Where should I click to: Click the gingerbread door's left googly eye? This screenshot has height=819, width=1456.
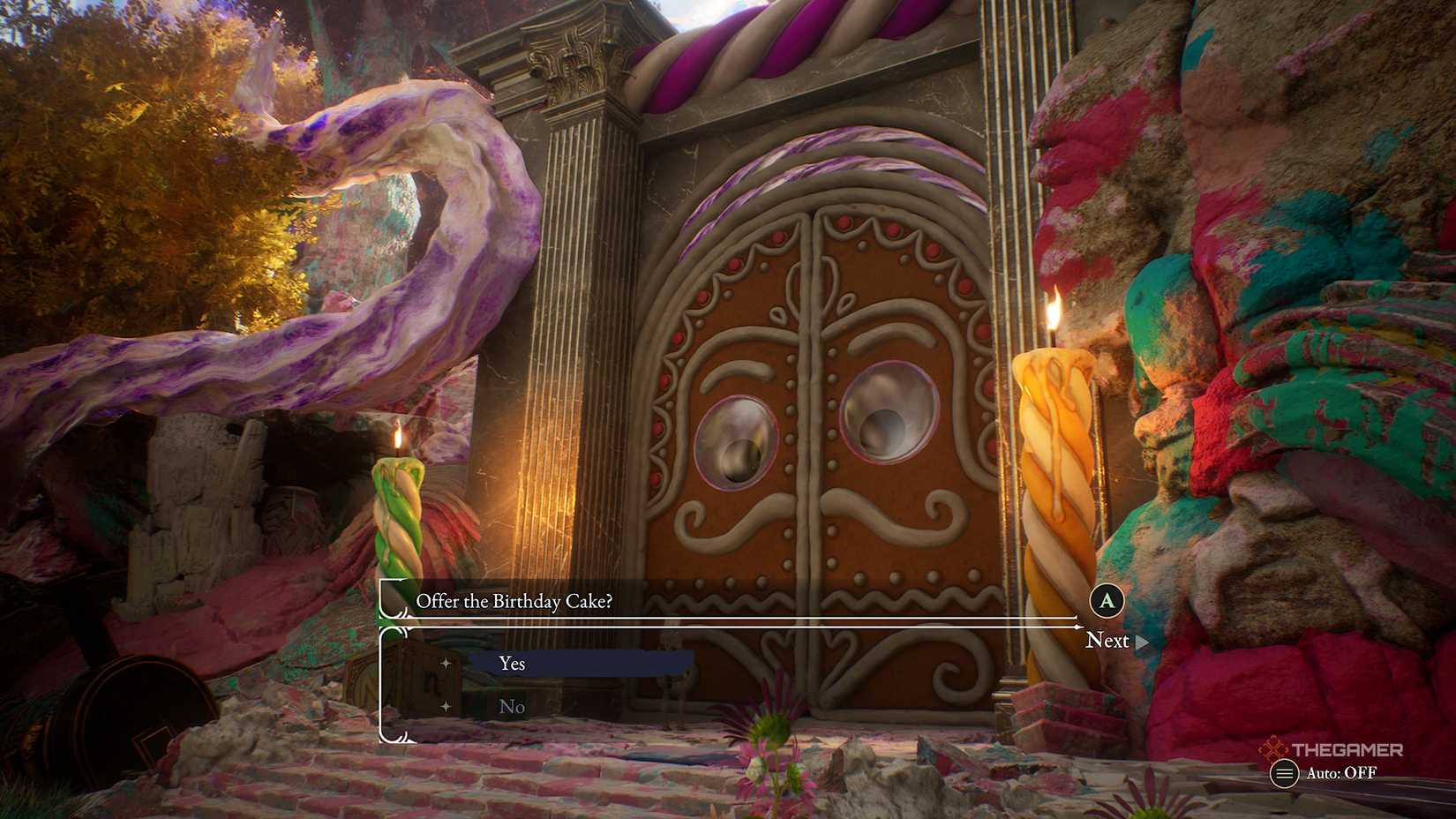coord(739,442)
